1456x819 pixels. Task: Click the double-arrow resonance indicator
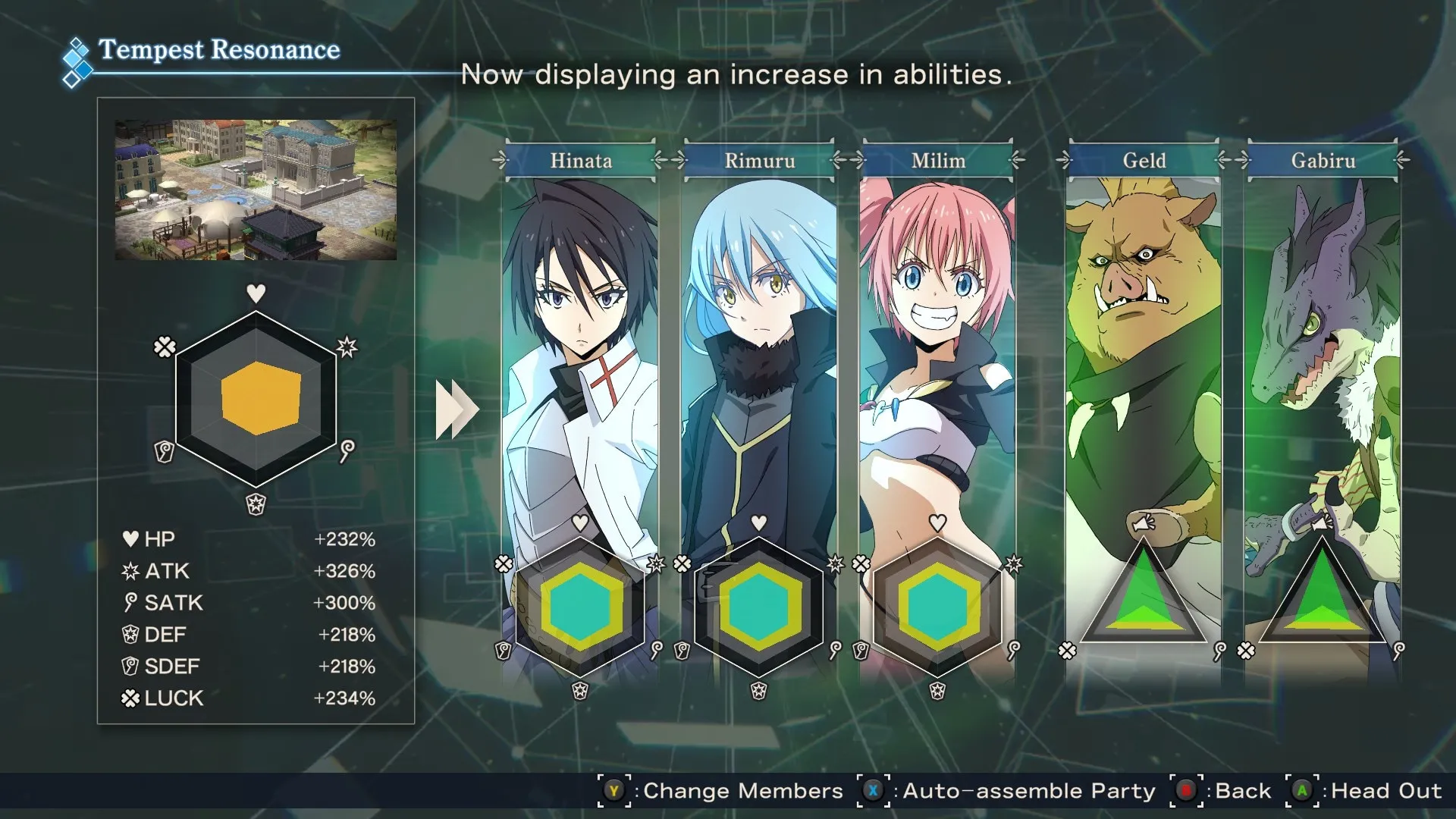[x=457, y=409]
